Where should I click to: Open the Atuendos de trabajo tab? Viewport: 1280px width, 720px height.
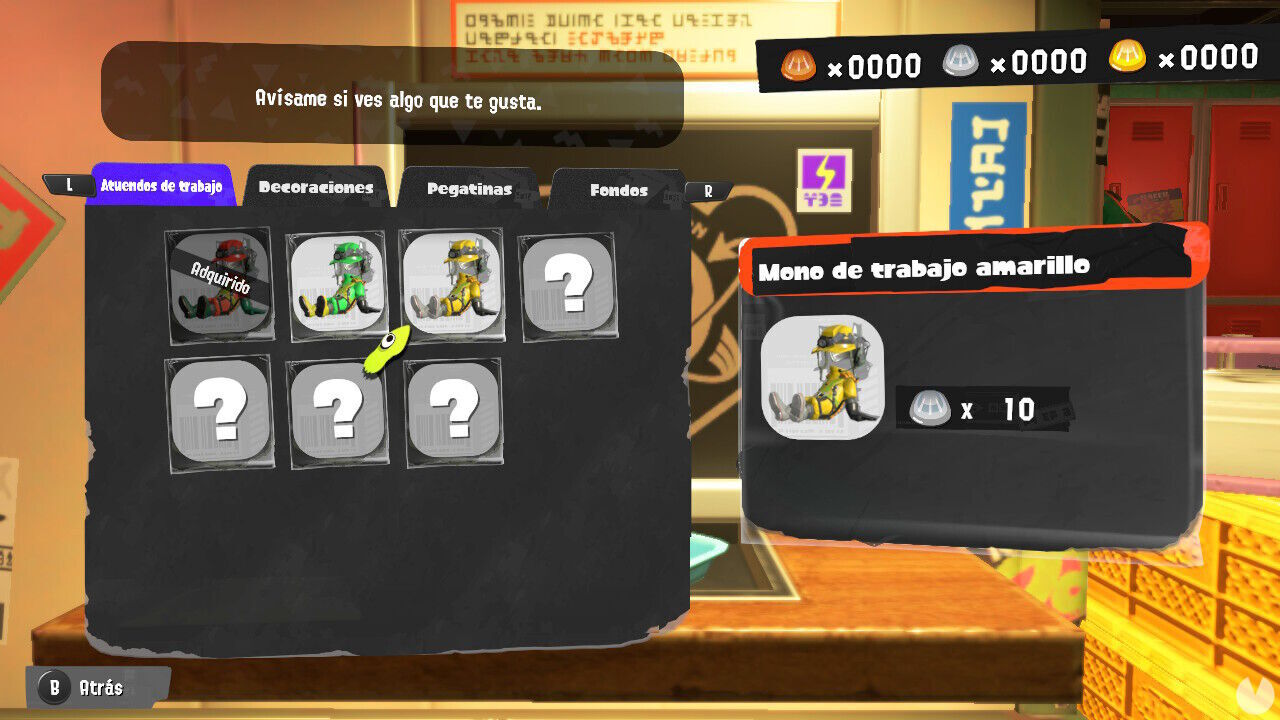pyautogui.click(x=162, y=185)
